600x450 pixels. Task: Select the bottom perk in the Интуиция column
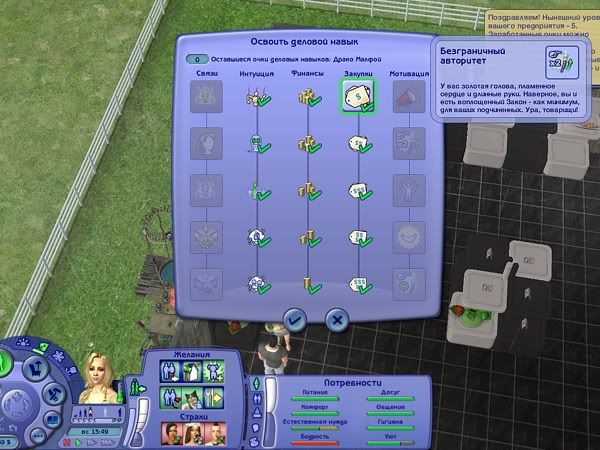click(x=256, y=283)
